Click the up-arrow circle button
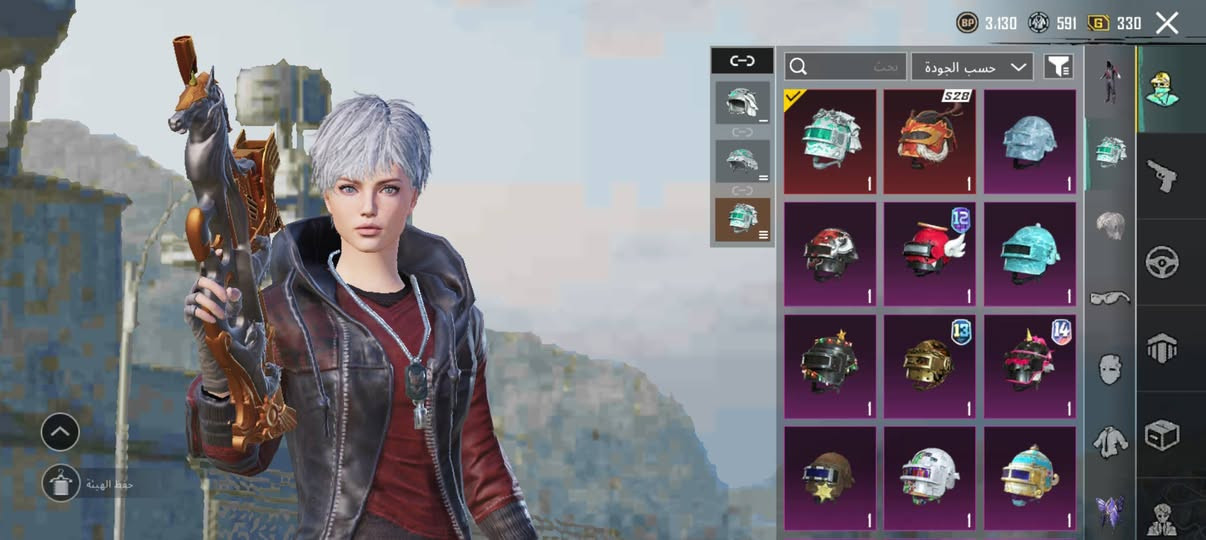1206x540 pixels. coord(60,432)
